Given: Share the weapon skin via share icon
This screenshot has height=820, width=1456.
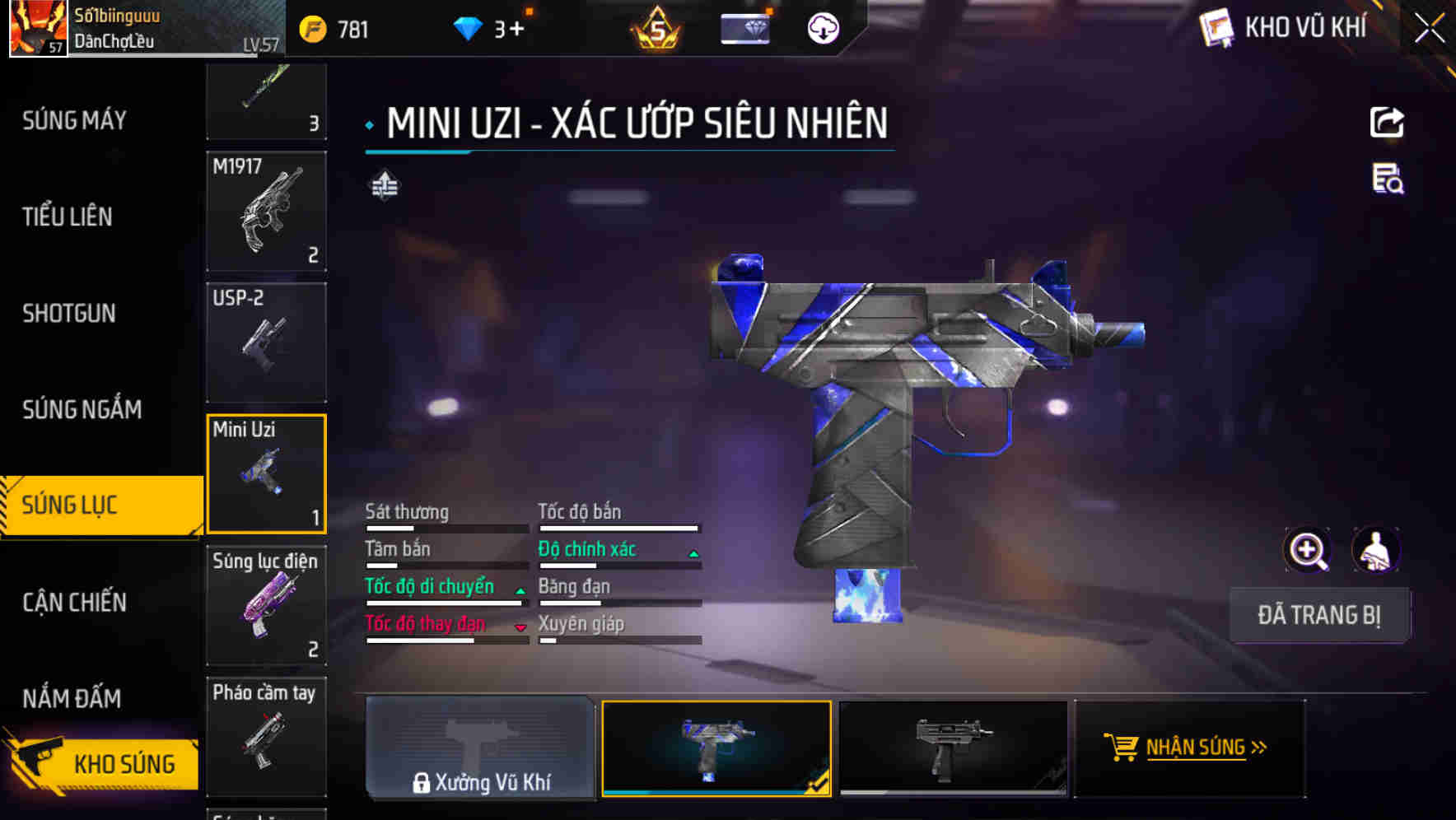Looking at the screenshot, I should point(1387,123).
